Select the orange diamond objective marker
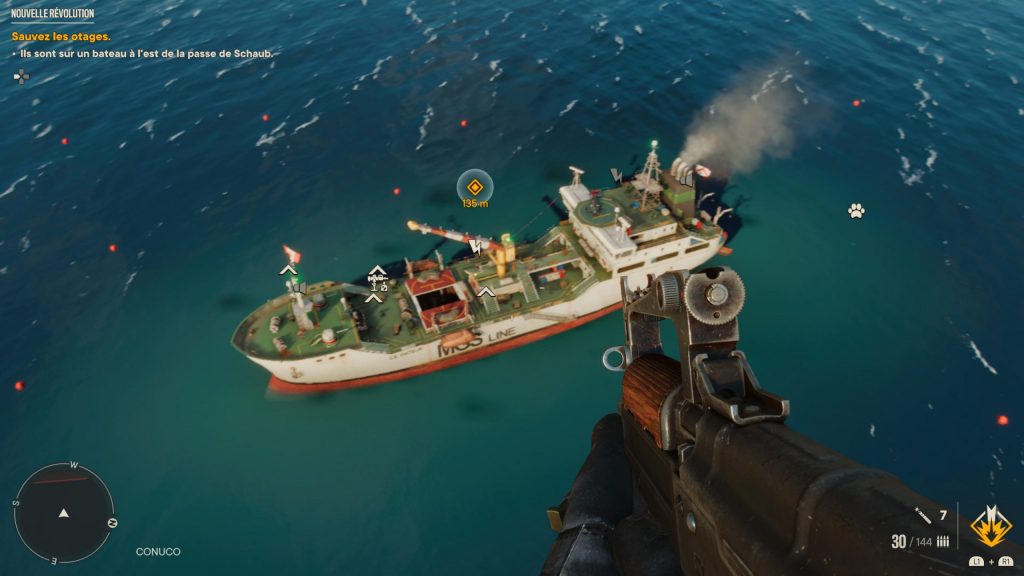This screenshot has width=1024, height=576. tap(475, 186)
